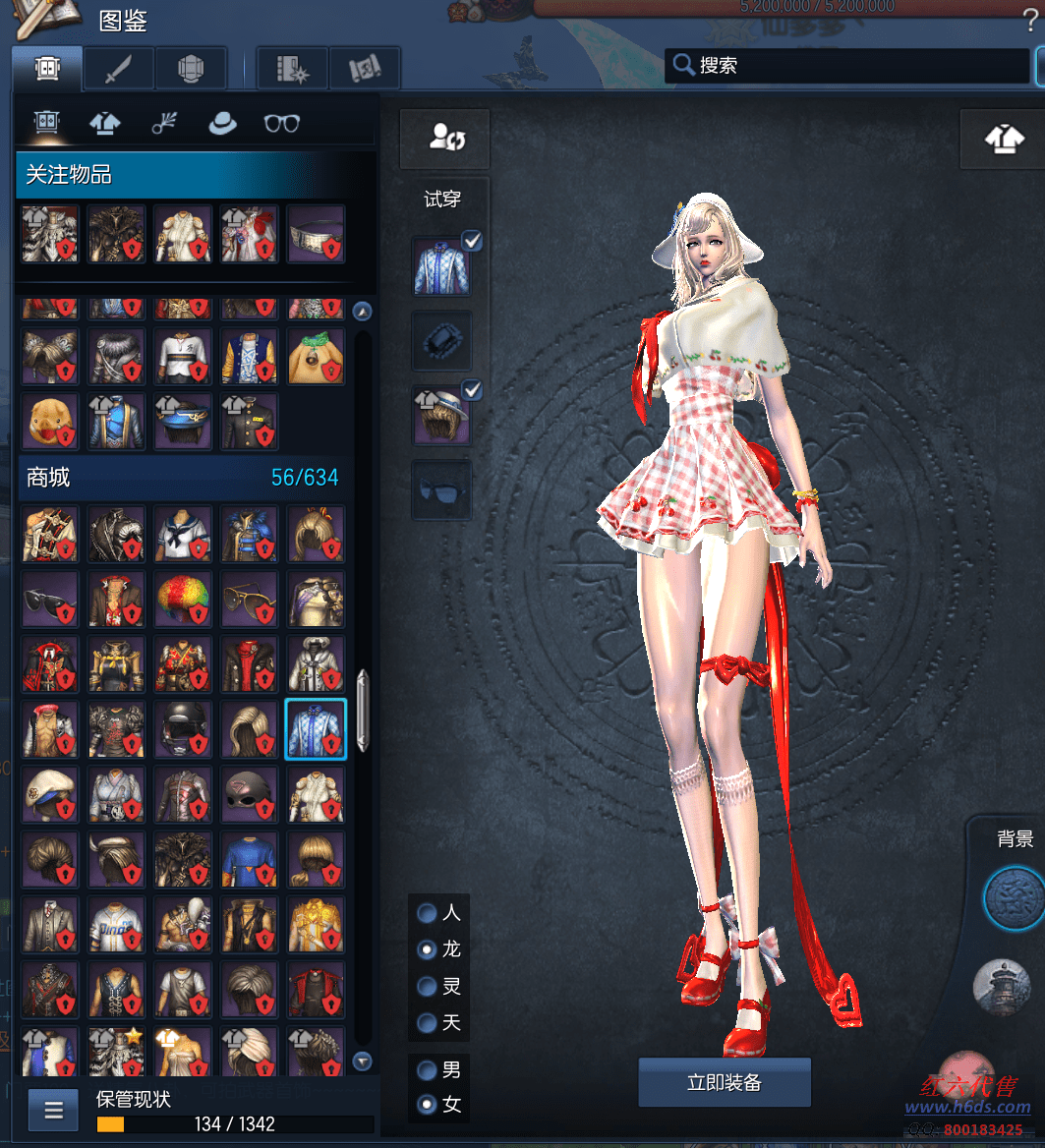Screen dimensions: 1045x1148
Task: Show the clothing shirt category
Action: tap(105, 124)
